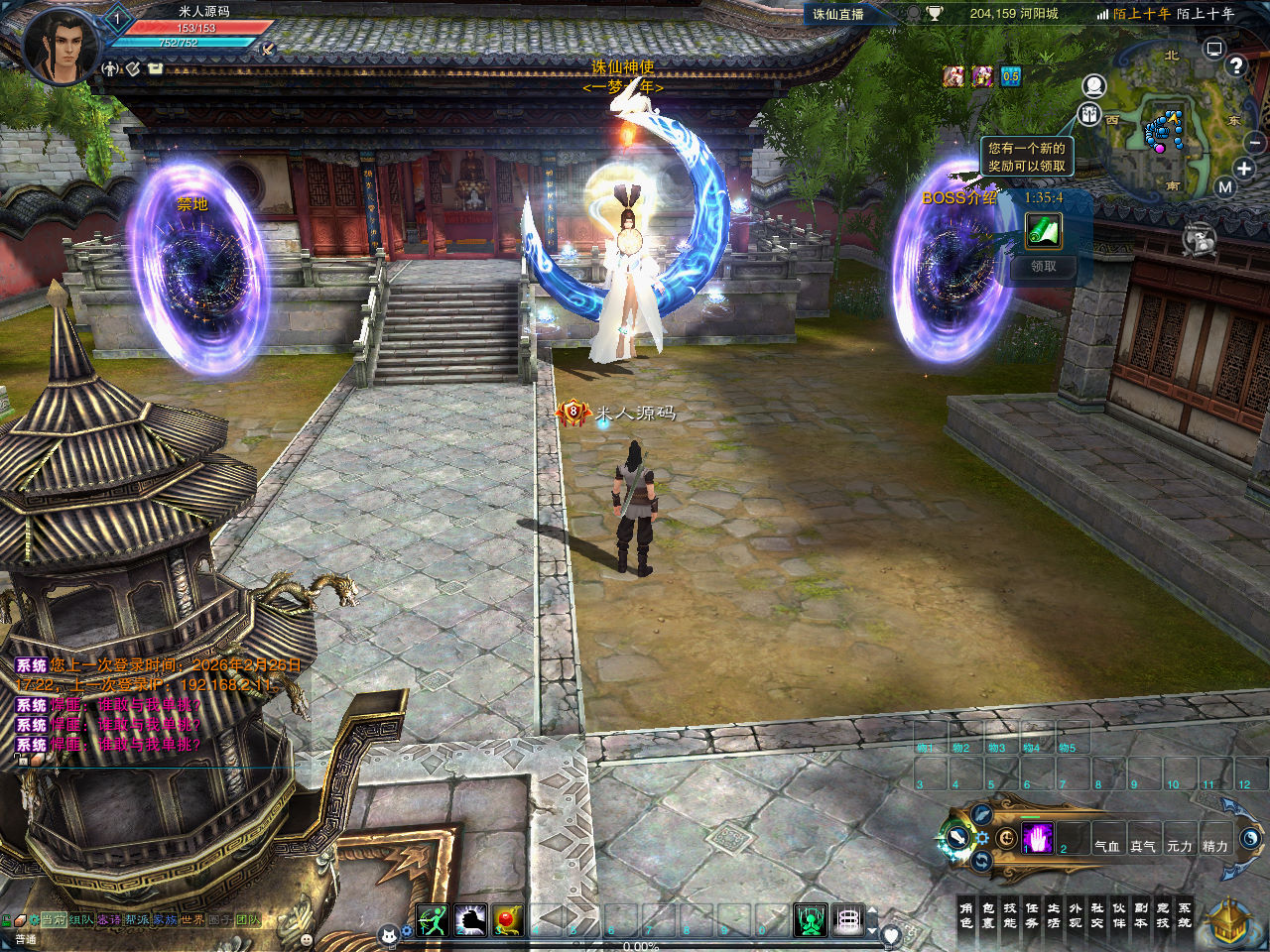This screenshot has width=1270, height=952.
Task: Open the 副本 dungeon menu
Action: 1141,914
